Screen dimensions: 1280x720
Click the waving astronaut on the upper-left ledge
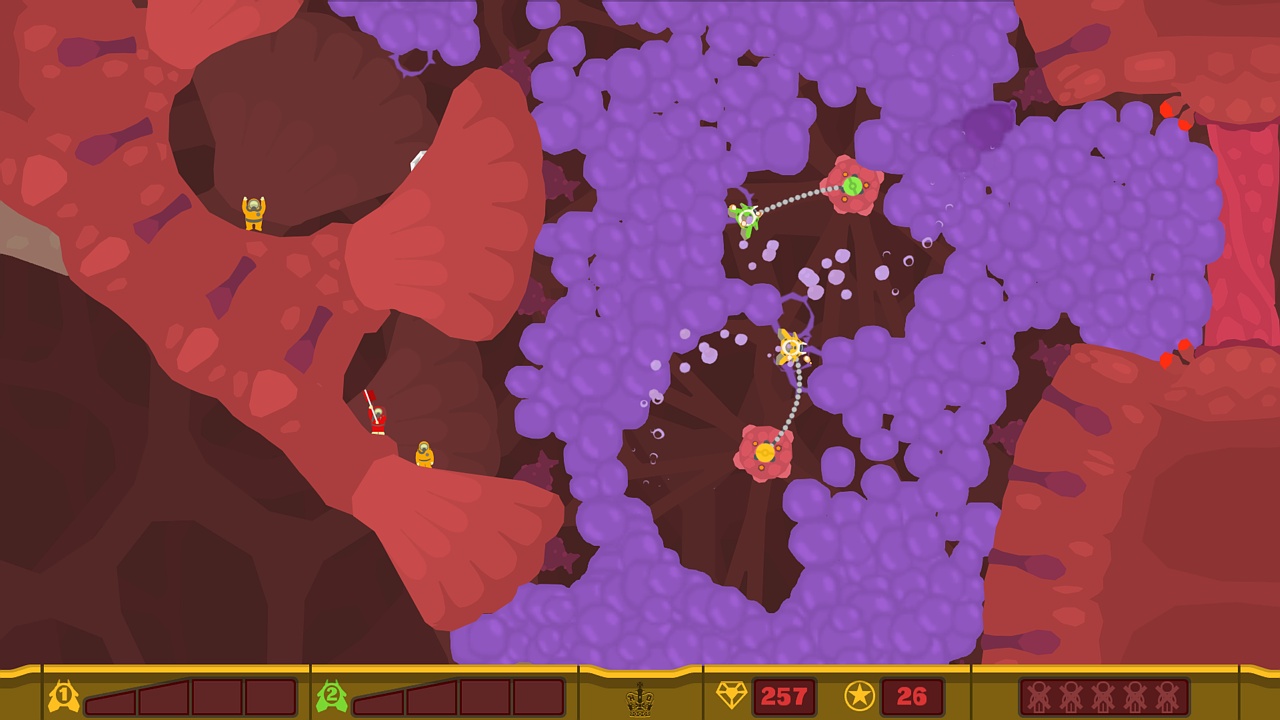click(x=255, y=215)
